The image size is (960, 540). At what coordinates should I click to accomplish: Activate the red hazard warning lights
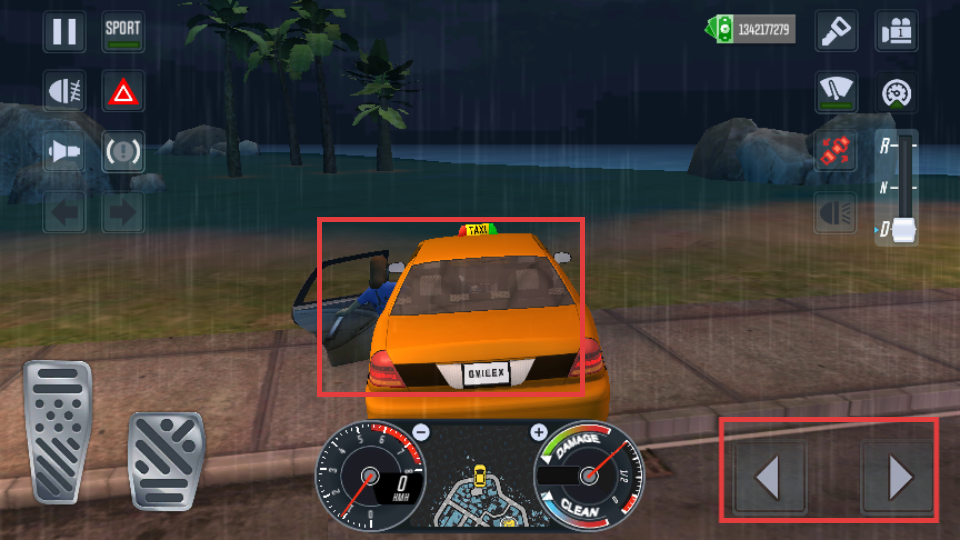click(123, 93)
